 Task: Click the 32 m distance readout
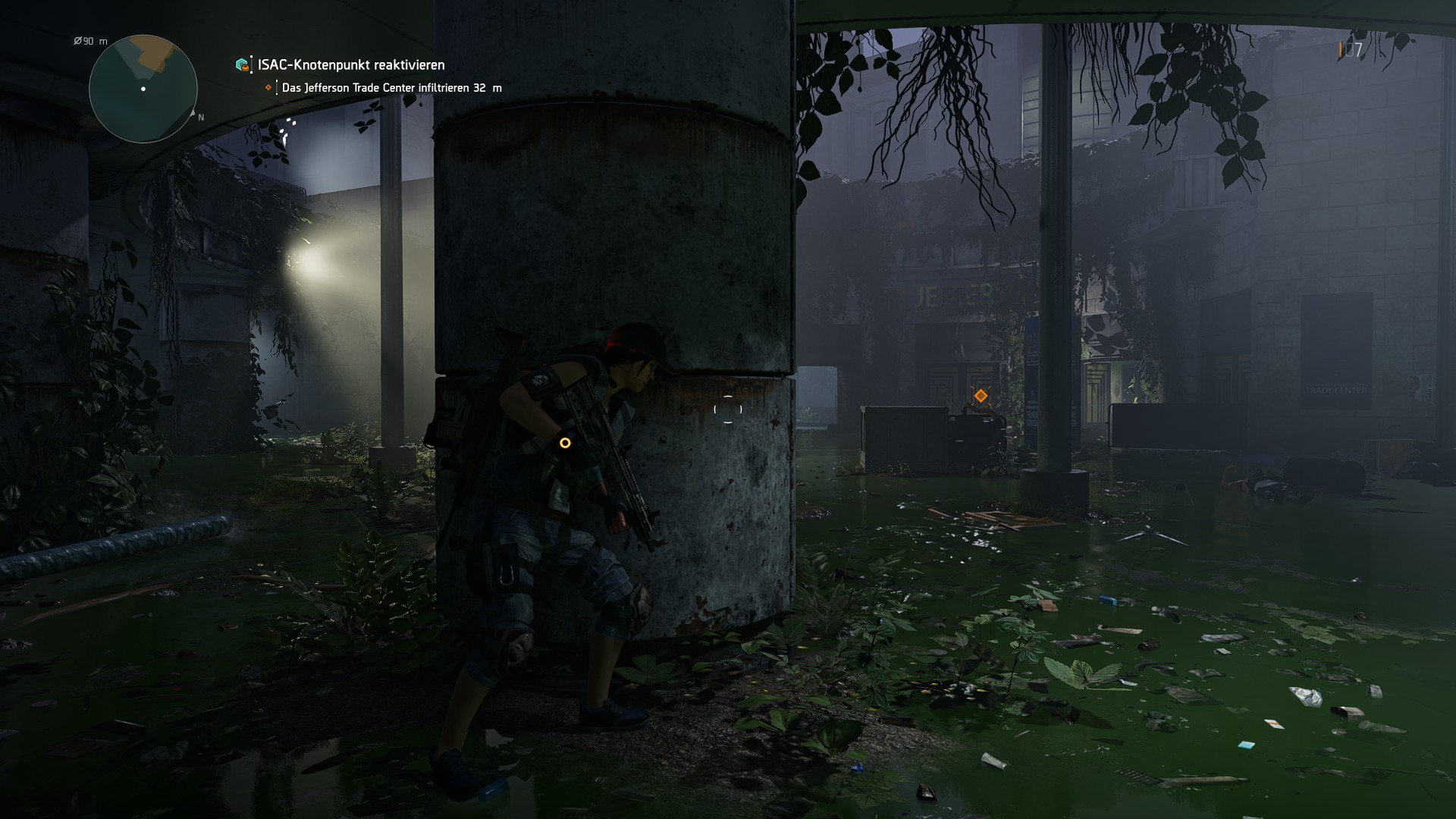pos(483,87)
